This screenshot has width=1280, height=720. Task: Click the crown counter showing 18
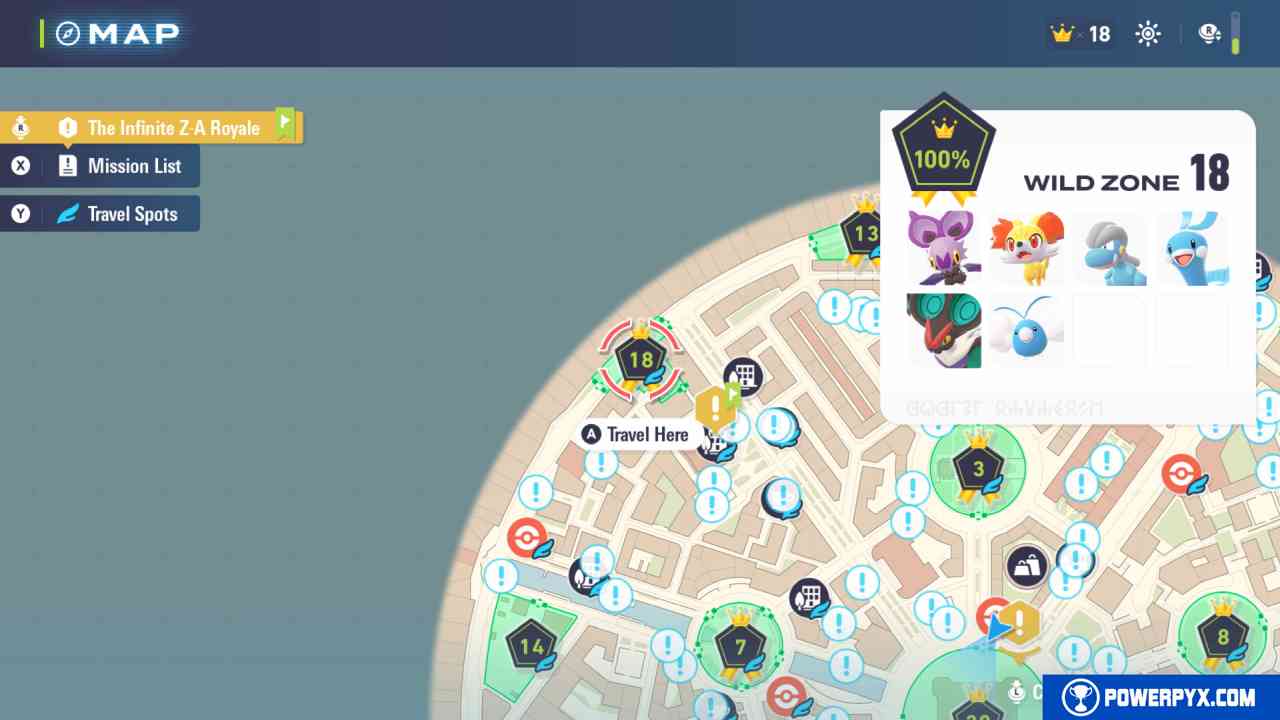[x=1080, y=33]
